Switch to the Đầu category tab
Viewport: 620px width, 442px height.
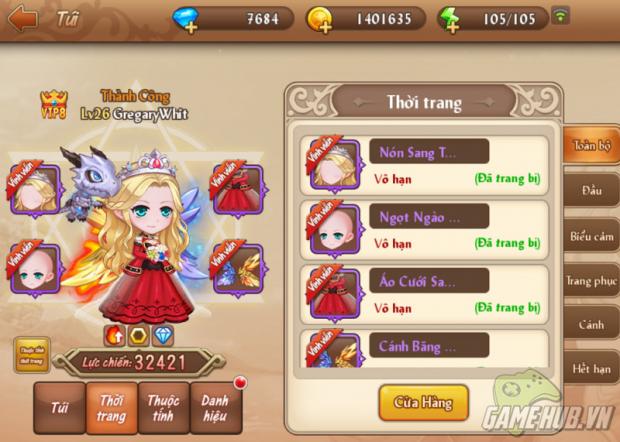pyautogui.click(x=591, y=191)
